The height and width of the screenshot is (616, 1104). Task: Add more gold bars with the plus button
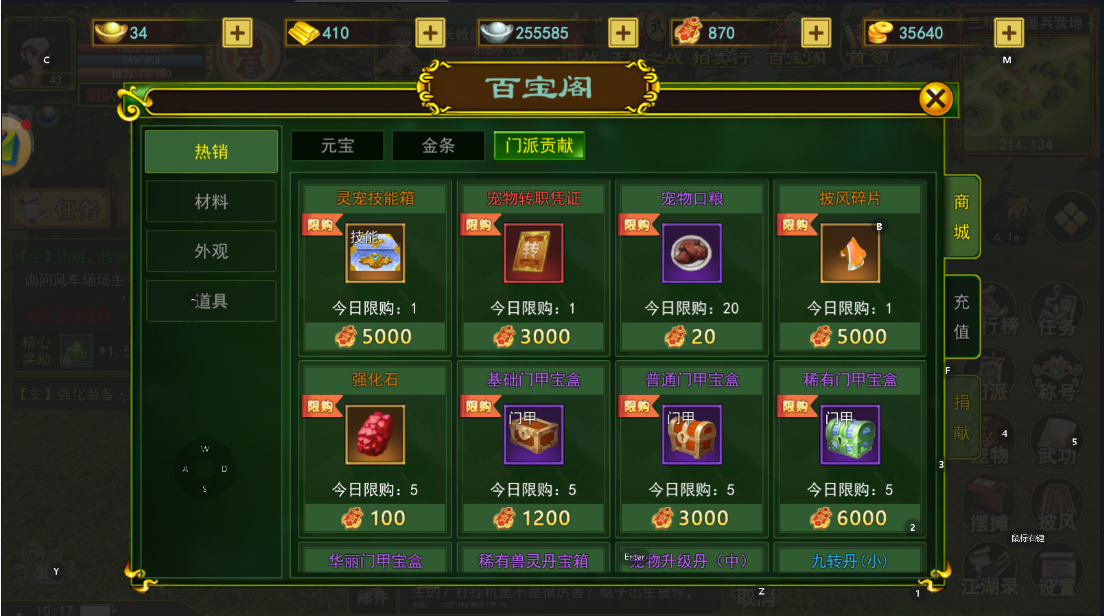coord(430,33)
